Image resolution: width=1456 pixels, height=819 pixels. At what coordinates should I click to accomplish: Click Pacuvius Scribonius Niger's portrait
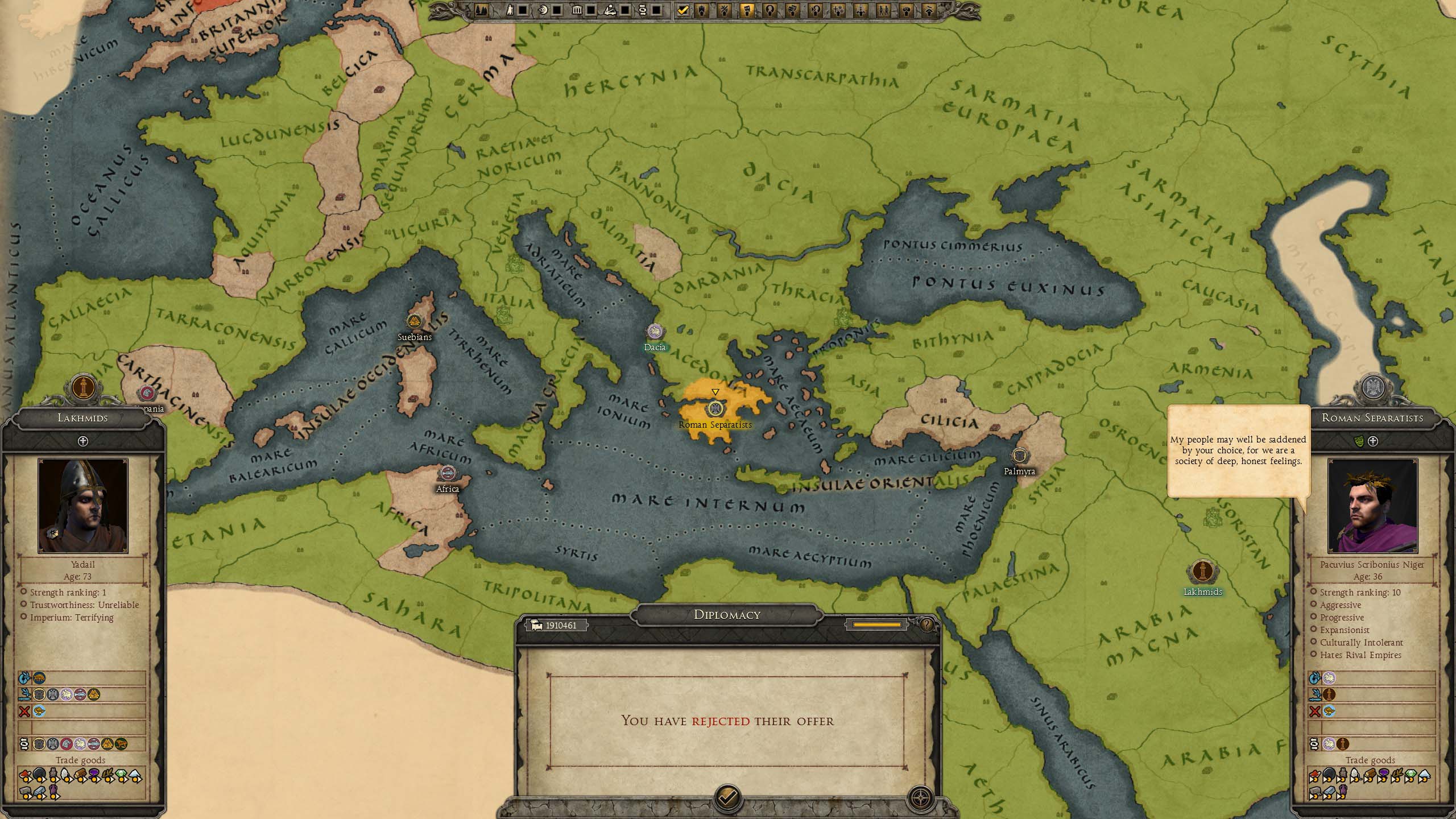pyautogui.click(x=1372, y=506)
